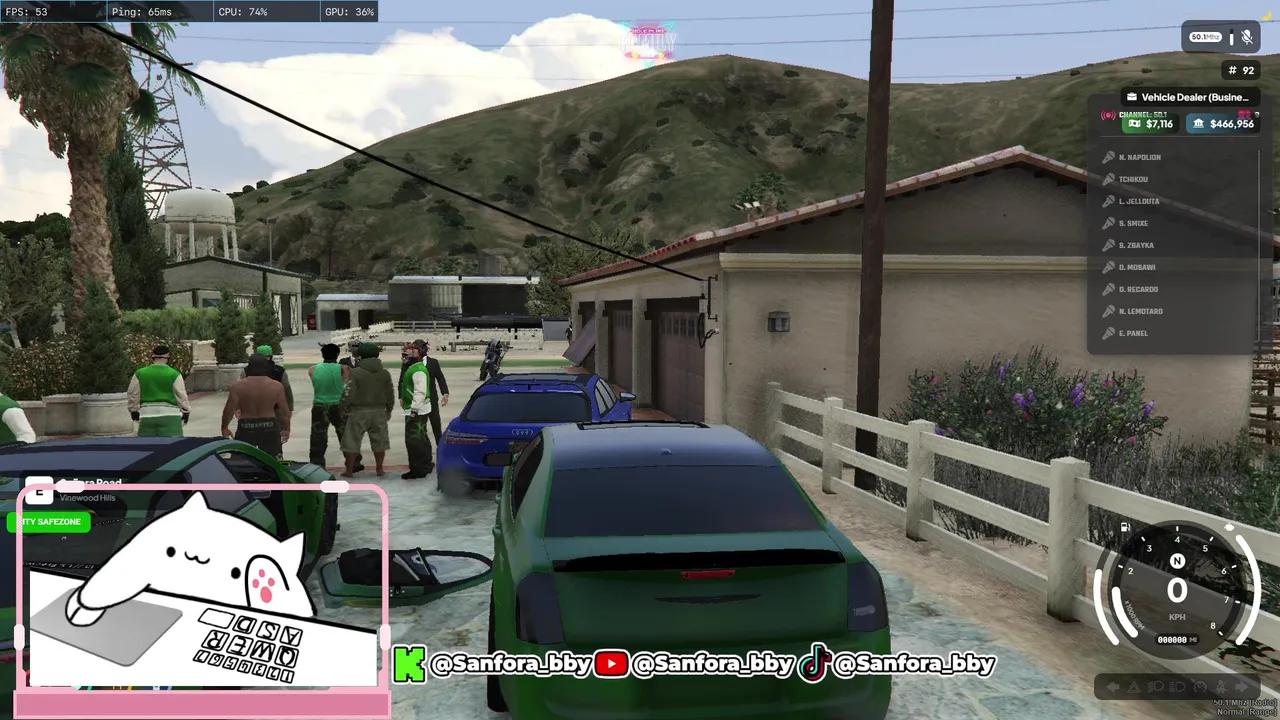The image size is (1280, 720).
Task: Expand the truncated Vehicle Dealer business label
Action: pos(1190,97)
